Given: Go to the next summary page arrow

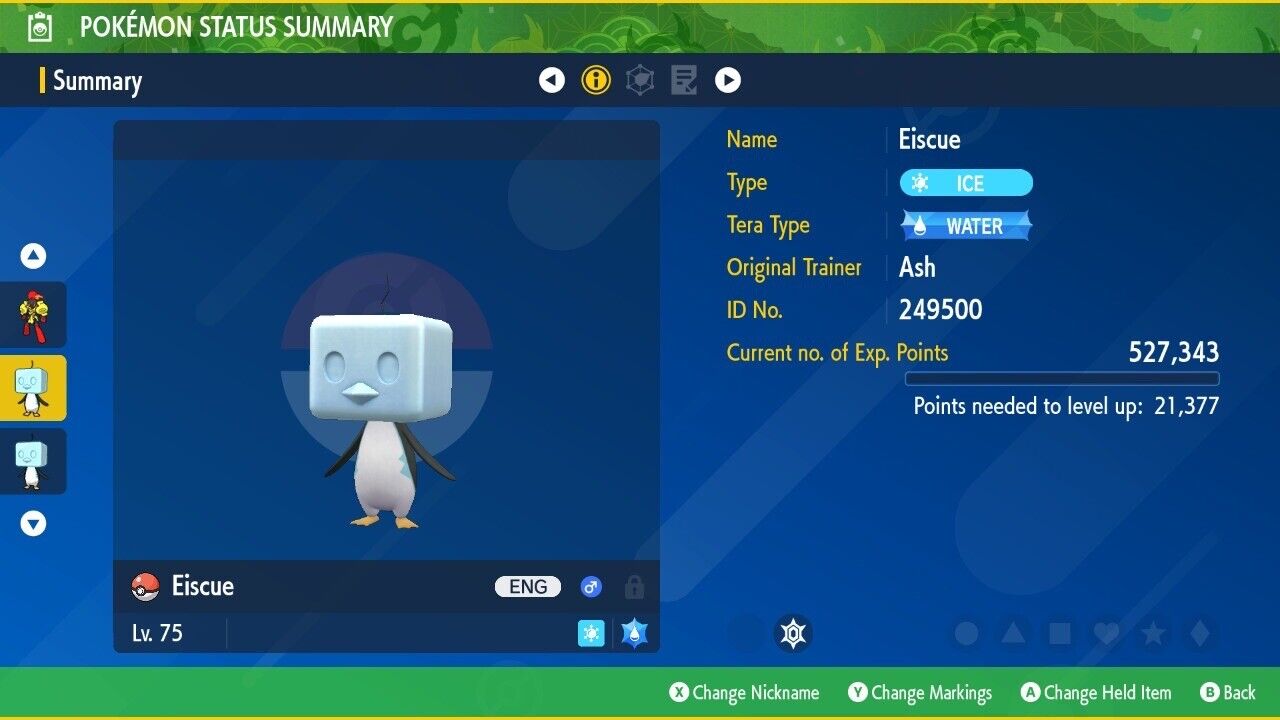Looking at the screenshot, I should [728, 80].
